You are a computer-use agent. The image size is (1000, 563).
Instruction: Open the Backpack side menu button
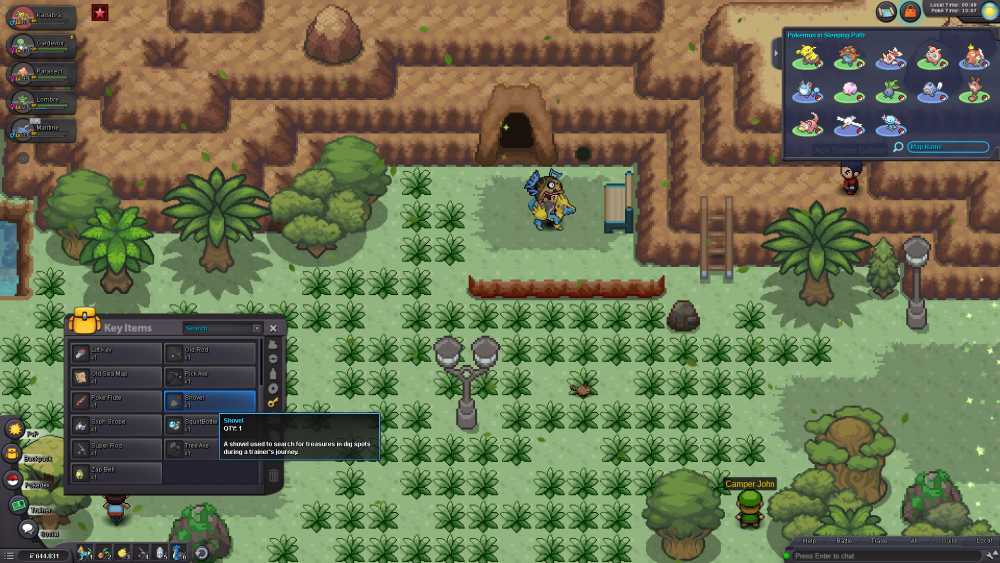14,454
